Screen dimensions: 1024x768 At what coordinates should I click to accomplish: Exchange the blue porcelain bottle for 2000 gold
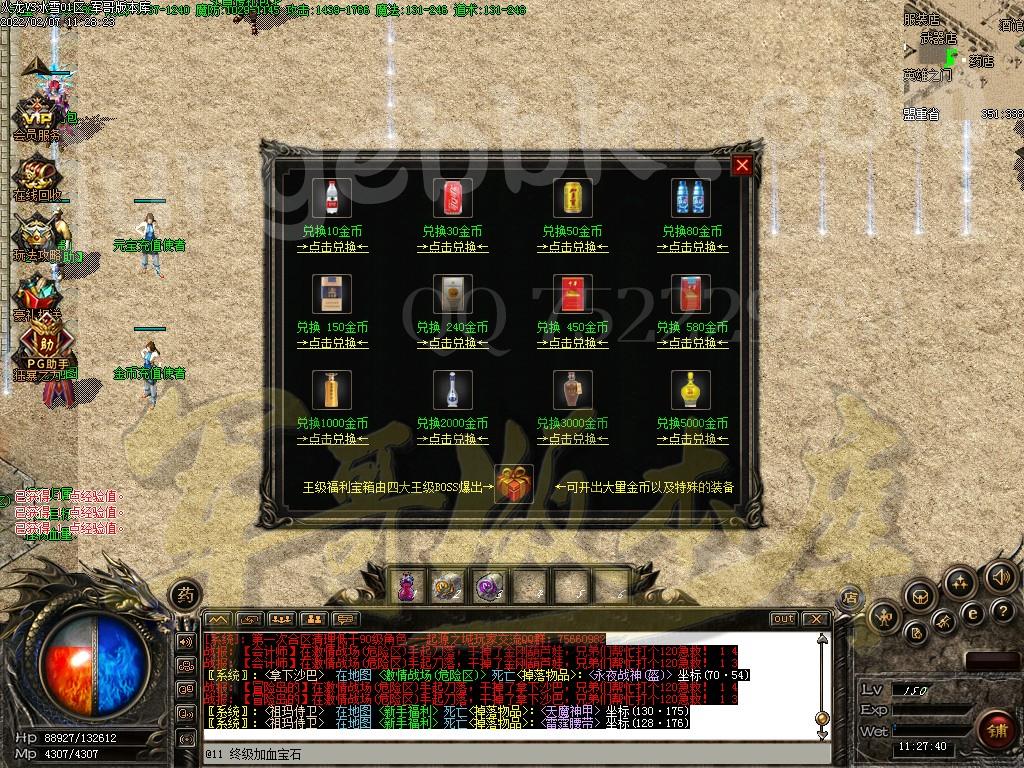point(452,439)
